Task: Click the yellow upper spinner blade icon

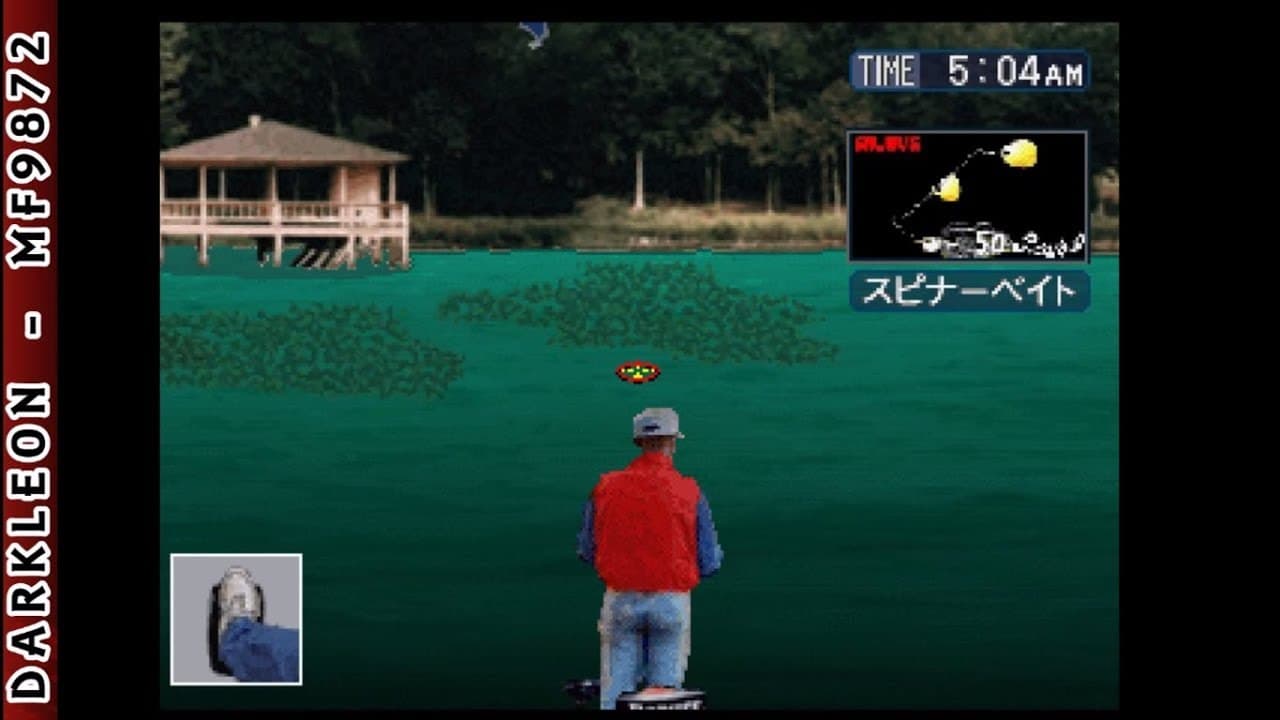Action: (1019, 153)
